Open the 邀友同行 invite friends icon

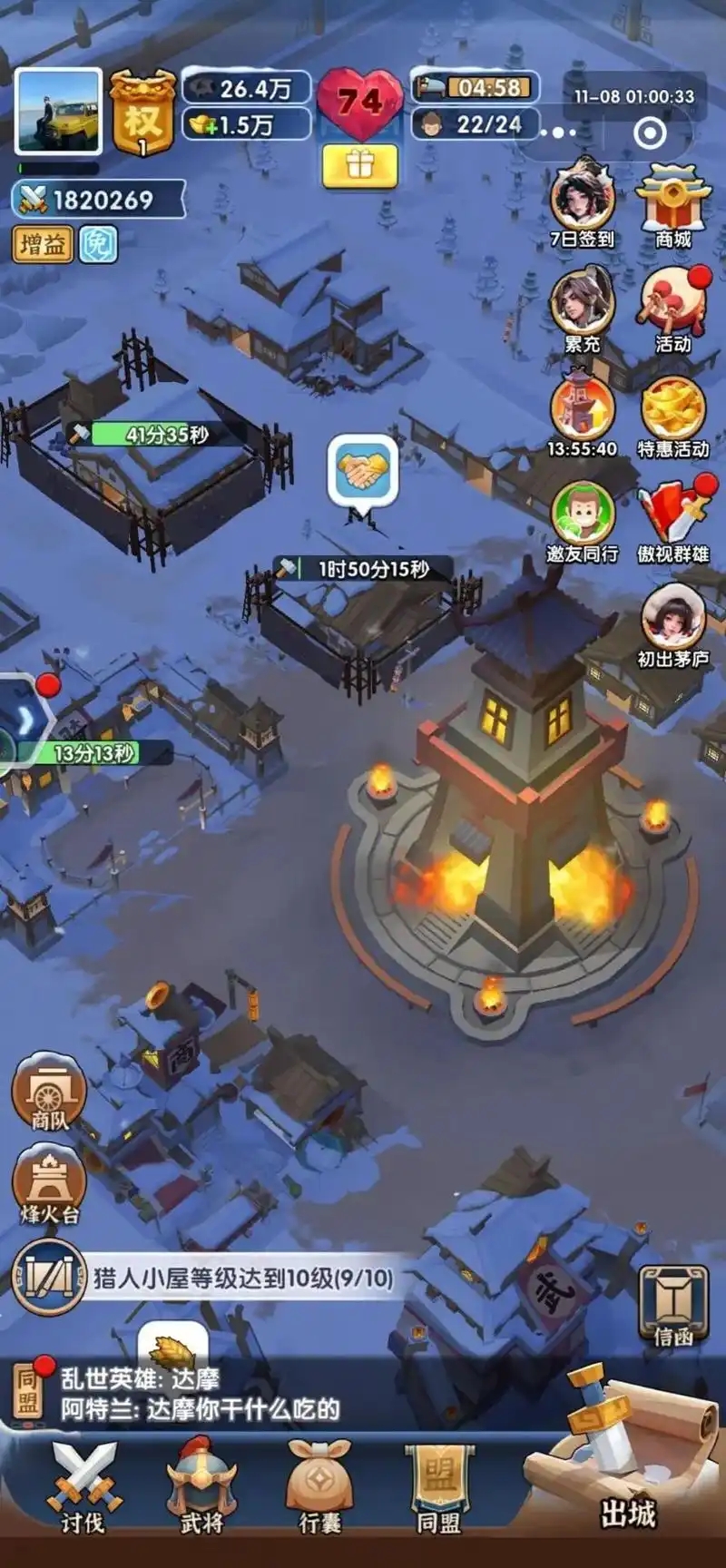582,517
